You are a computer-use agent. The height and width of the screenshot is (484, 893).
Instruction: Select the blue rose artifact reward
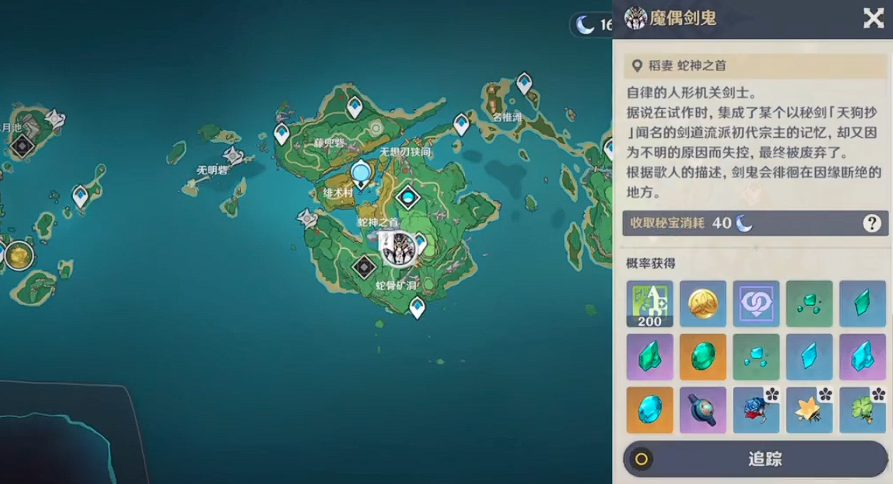pyautogui.click(x=756, y=410)
